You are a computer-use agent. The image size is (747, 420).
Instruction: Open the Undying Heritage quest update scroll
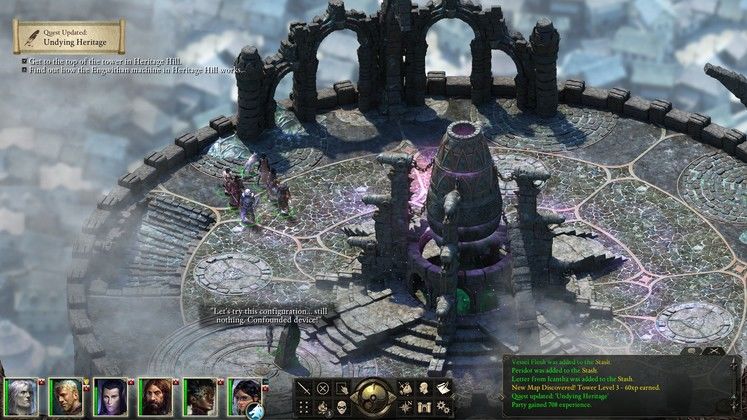pos(68,37)
